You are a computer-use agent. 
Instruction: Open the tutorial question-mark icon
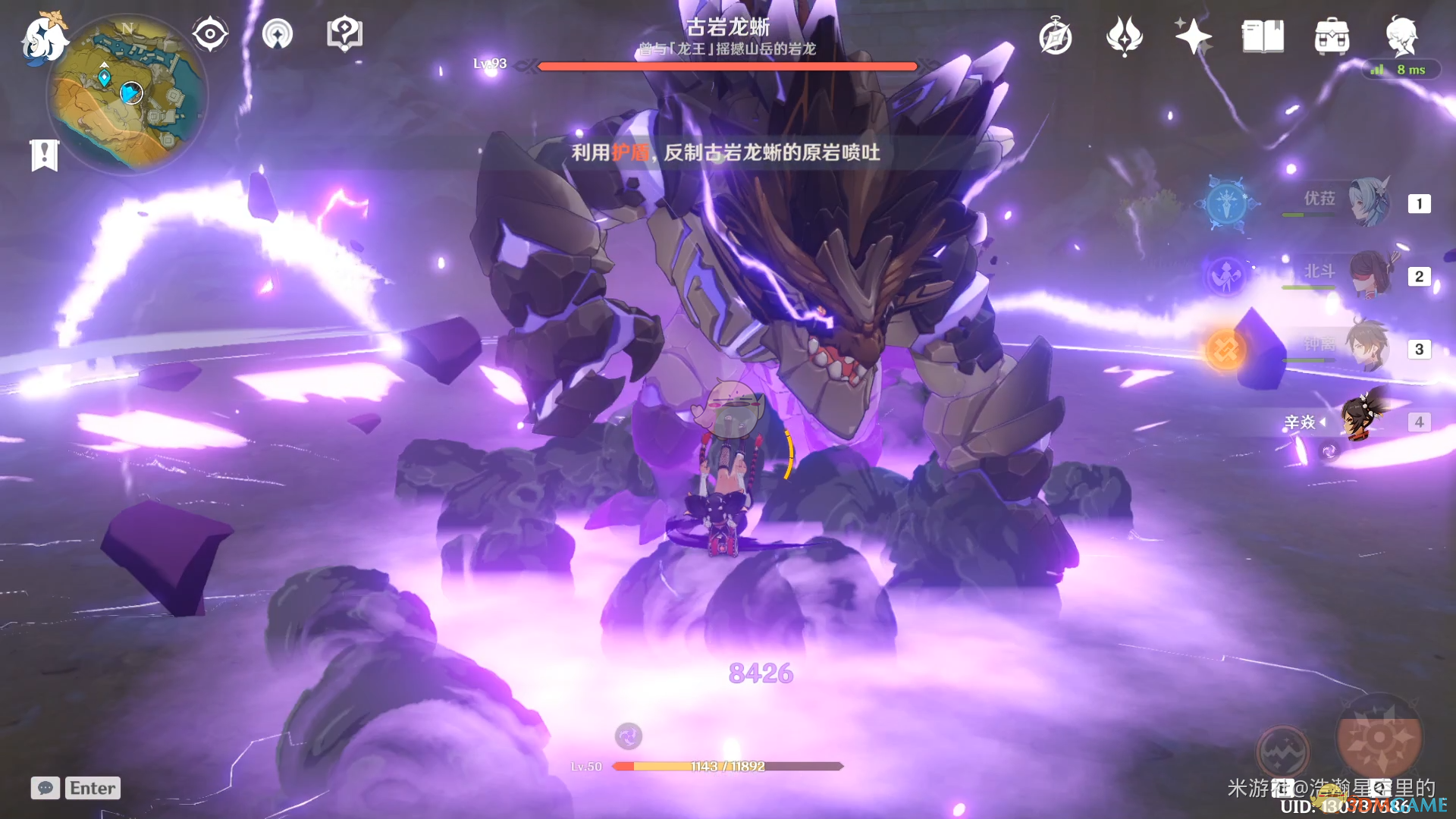click(x=344, y=34)
